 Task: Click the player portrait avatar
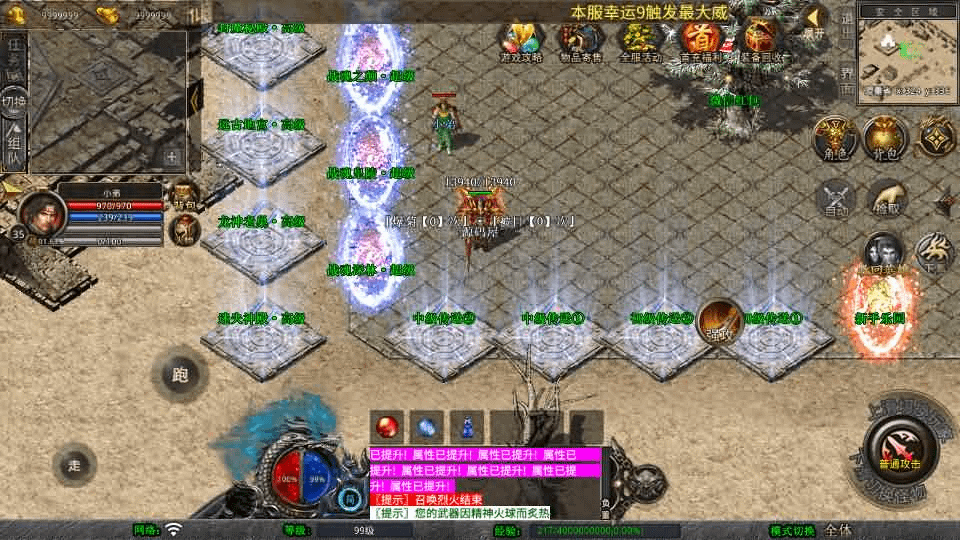[x=42, y=212]
